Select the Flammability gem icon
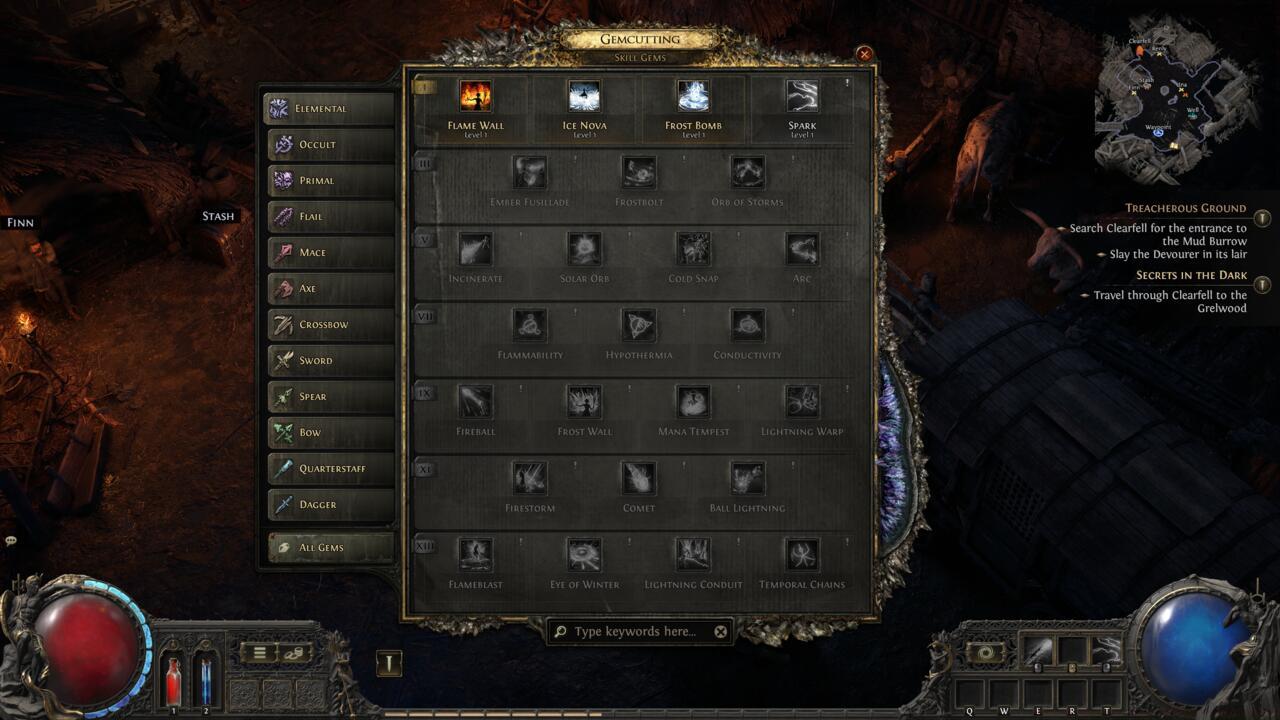The height and width of the screenshot is (720, 1280). [530, 325]
